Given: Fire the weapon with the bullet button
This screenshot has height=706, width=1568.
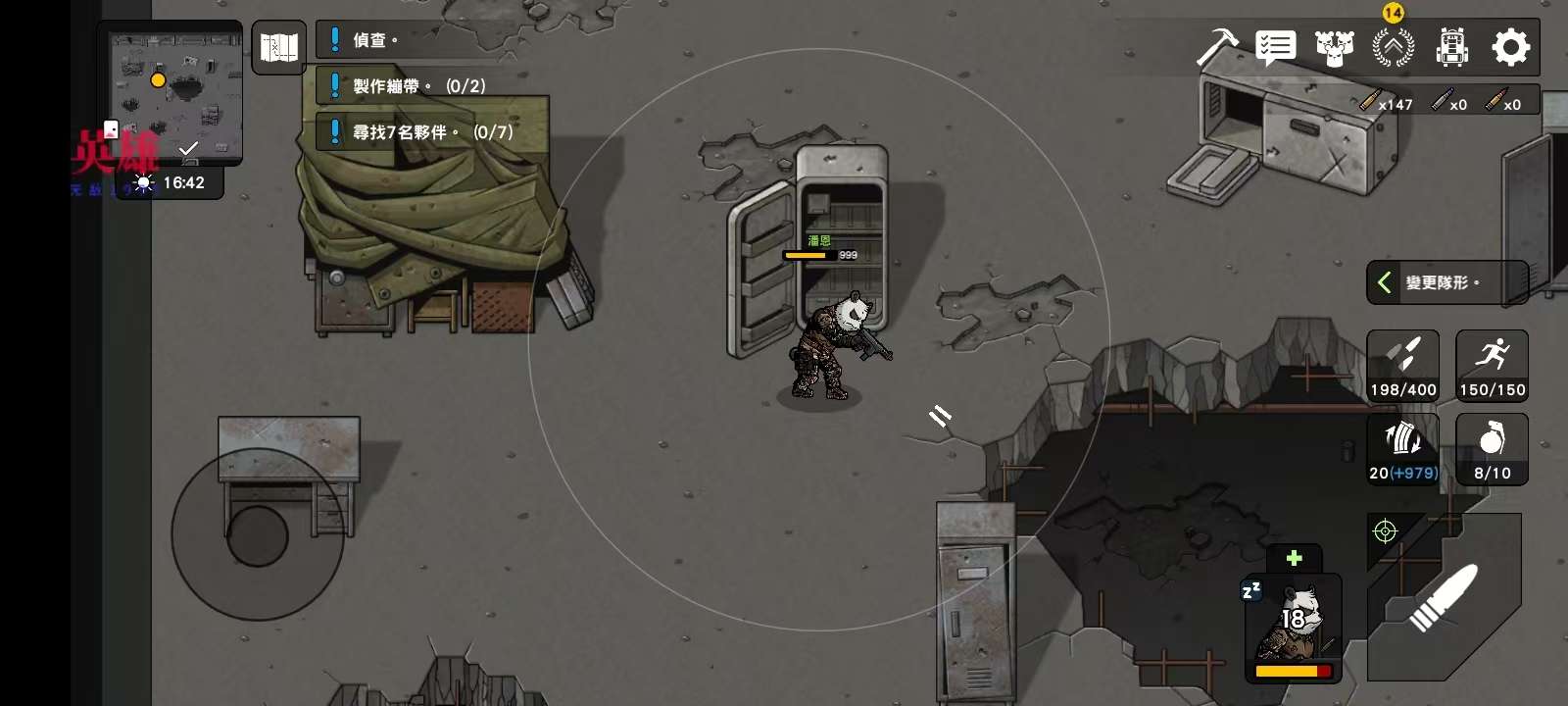Looking at the screenshot, I should pyautogui.click(x=1443, y=598).
